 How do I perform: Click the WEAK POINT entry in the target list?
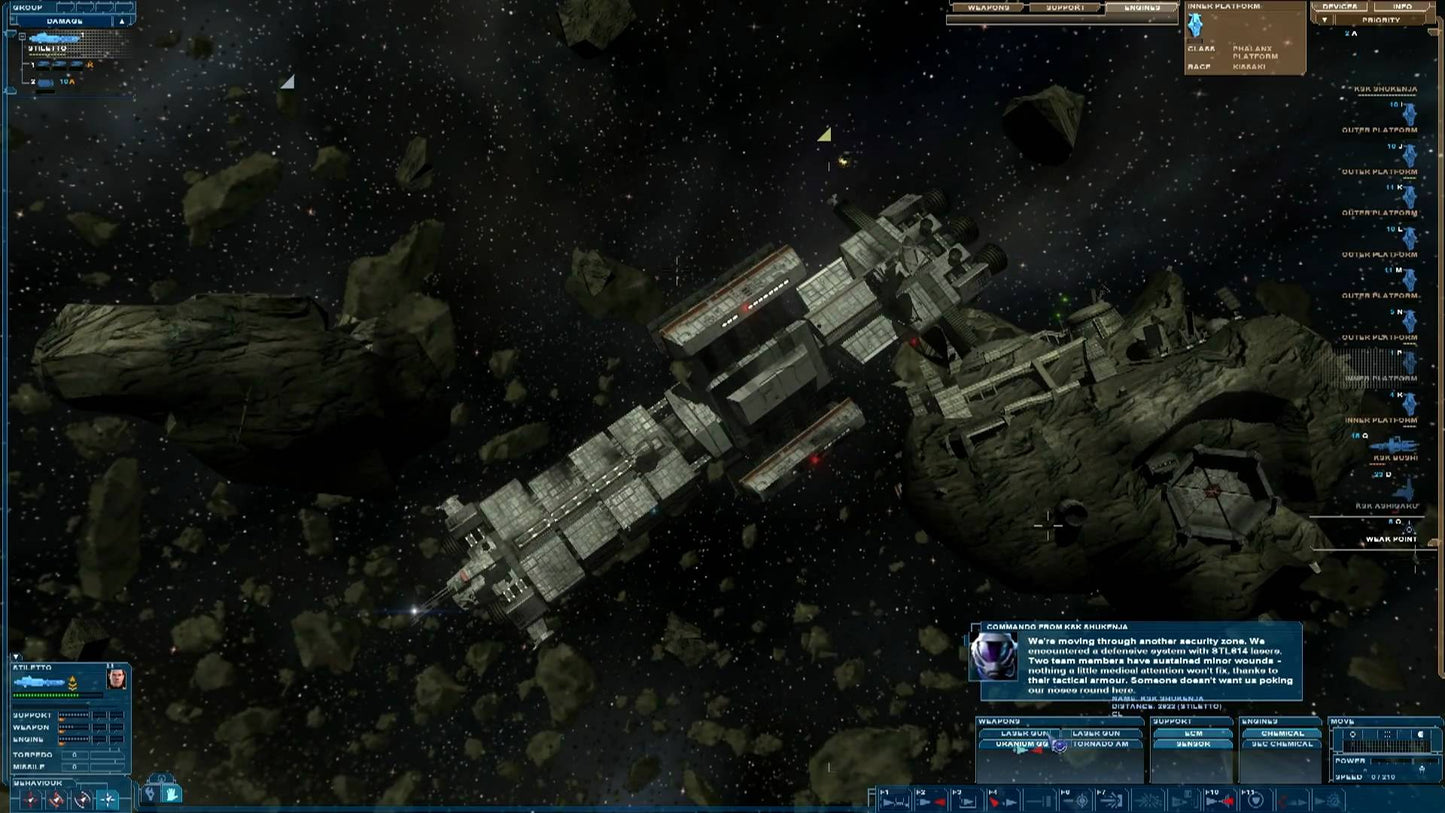coord(1391,540)
